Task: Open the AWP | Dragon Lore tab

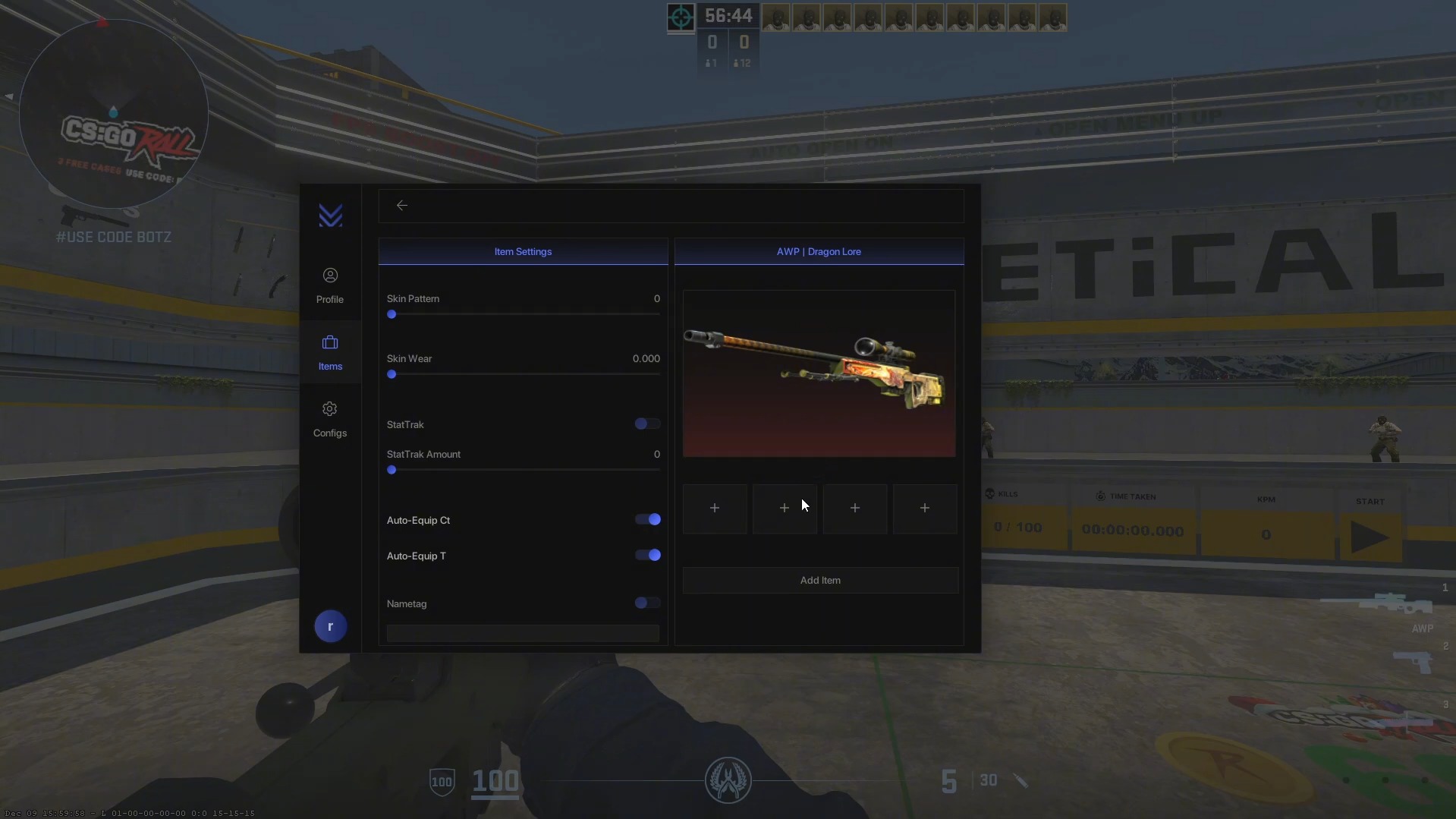Action: [x=819, y=251]
